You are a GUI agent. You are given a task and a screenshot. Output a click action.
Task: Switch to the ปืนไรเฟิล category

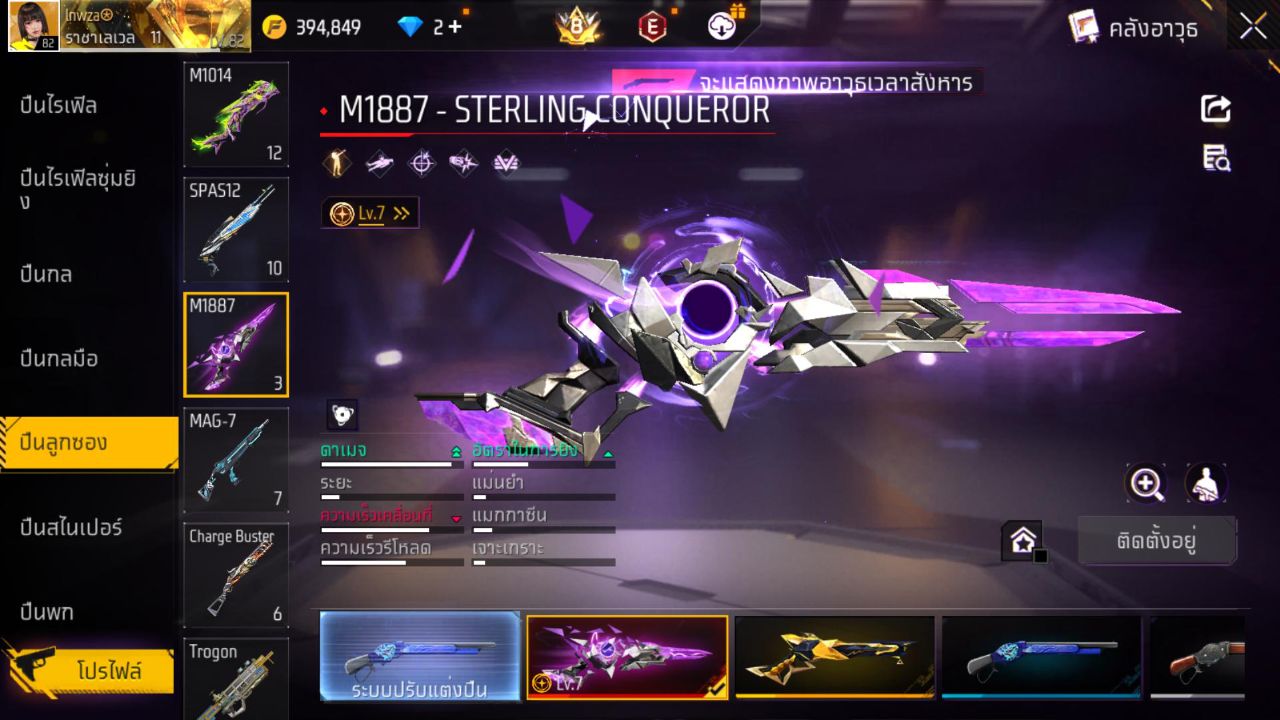pos(59,105)
